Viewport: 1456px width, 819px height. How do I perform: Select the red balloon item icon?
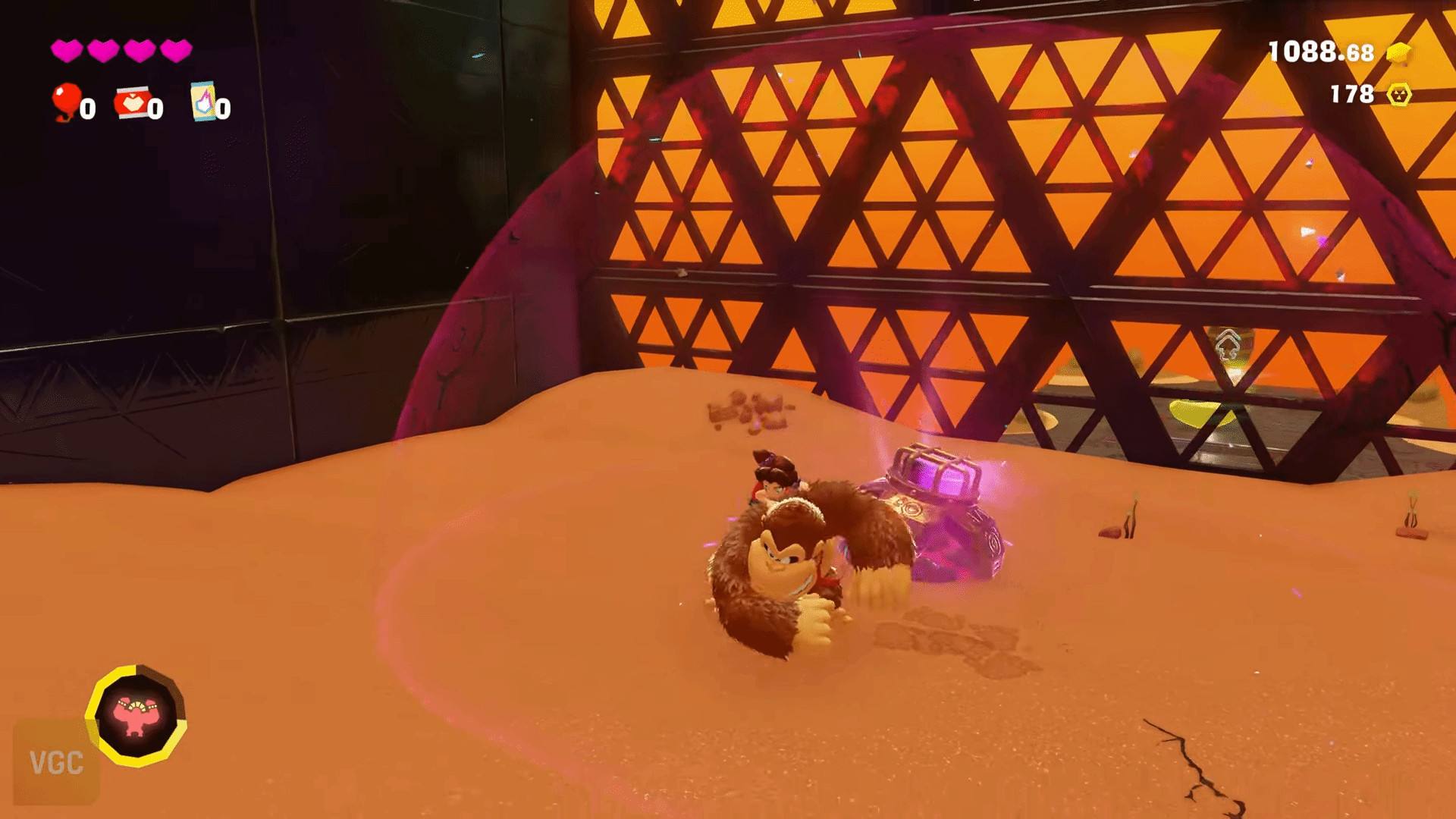tap(66, 100)
